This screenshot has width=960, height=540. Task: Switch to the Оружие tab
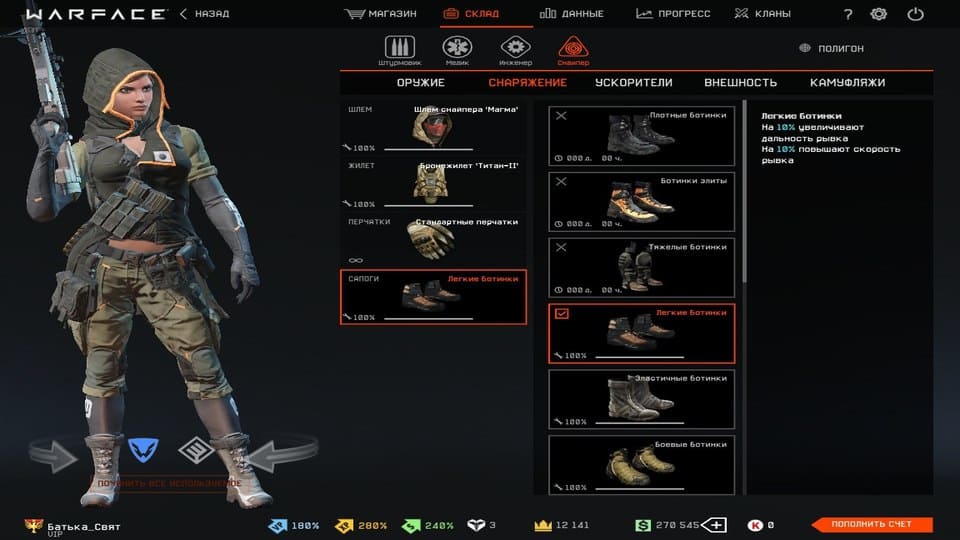point(420,83)
